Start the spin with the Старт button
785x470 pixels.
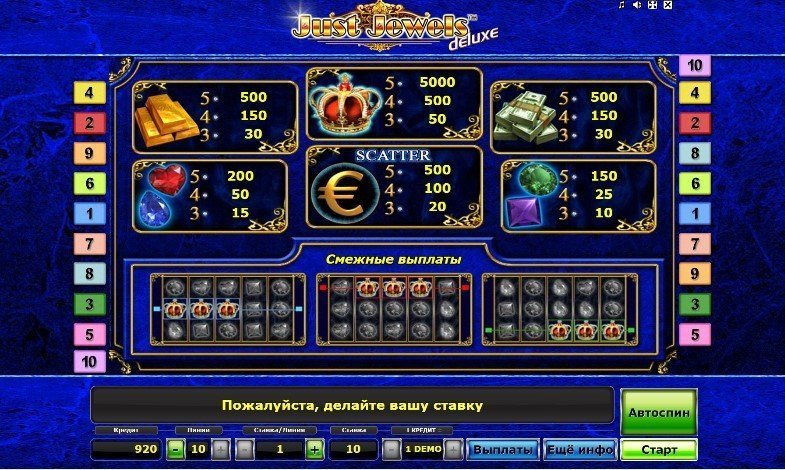pos(658,450)
